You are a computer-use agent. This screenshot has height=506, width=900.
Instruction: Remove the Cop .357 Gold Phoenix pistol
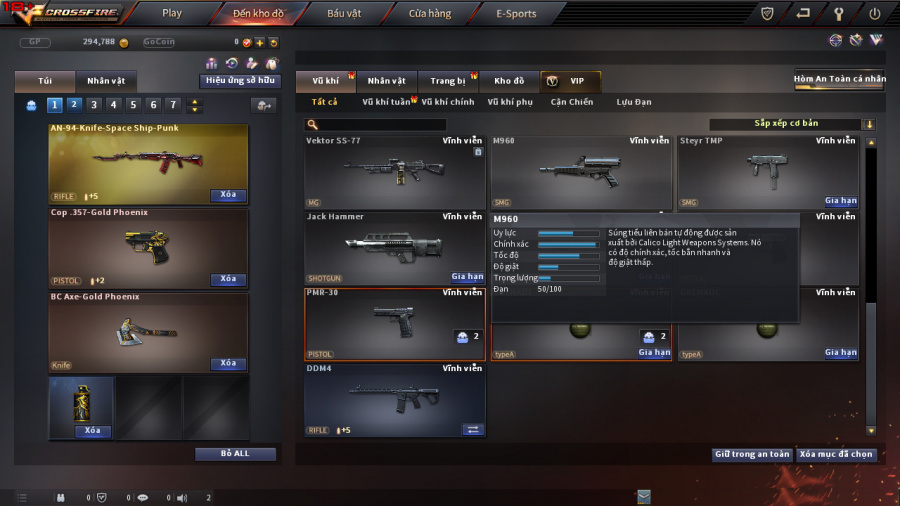point(228,279)
